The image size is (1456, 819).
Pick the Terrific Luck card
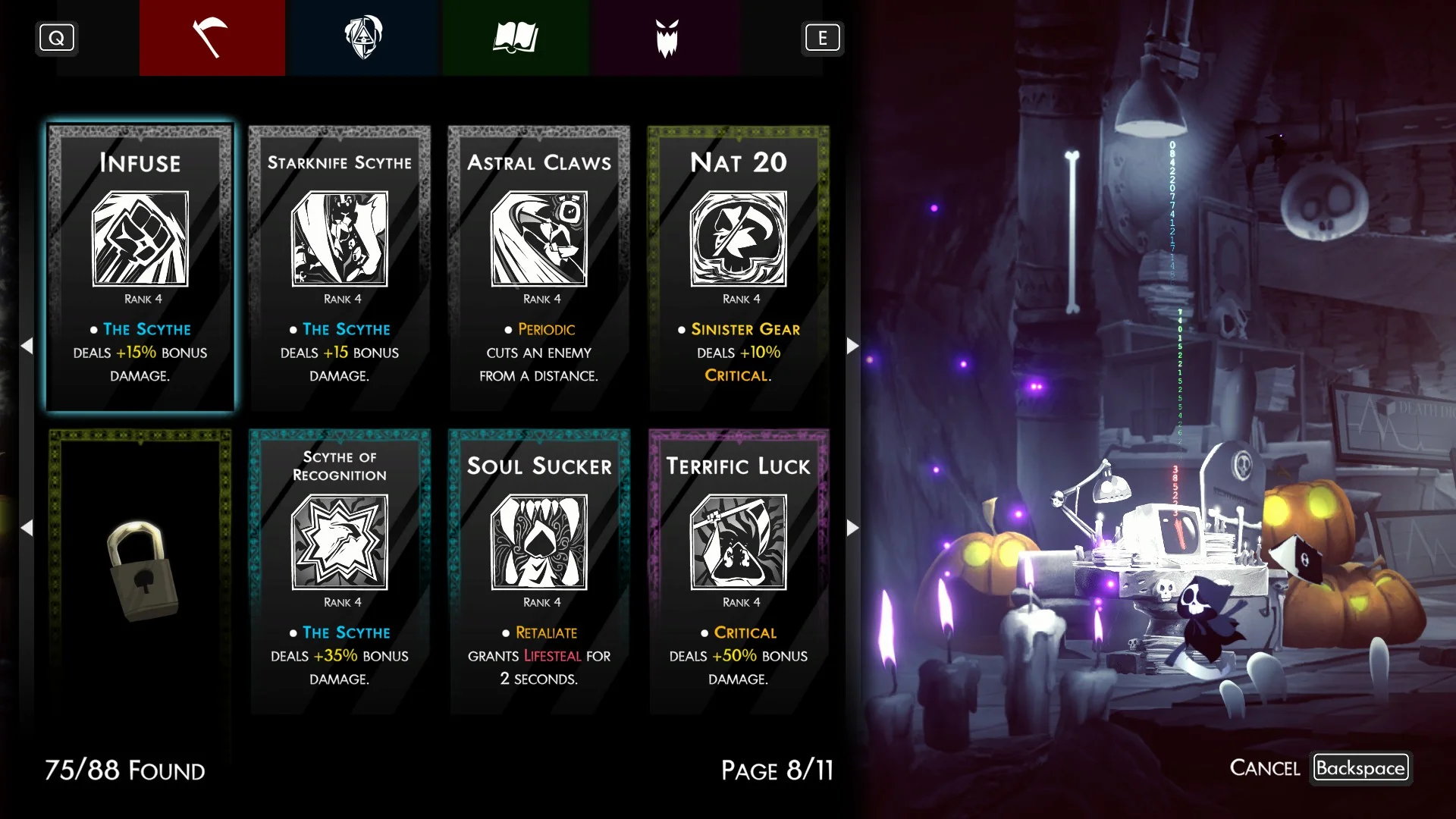point(739,571)
